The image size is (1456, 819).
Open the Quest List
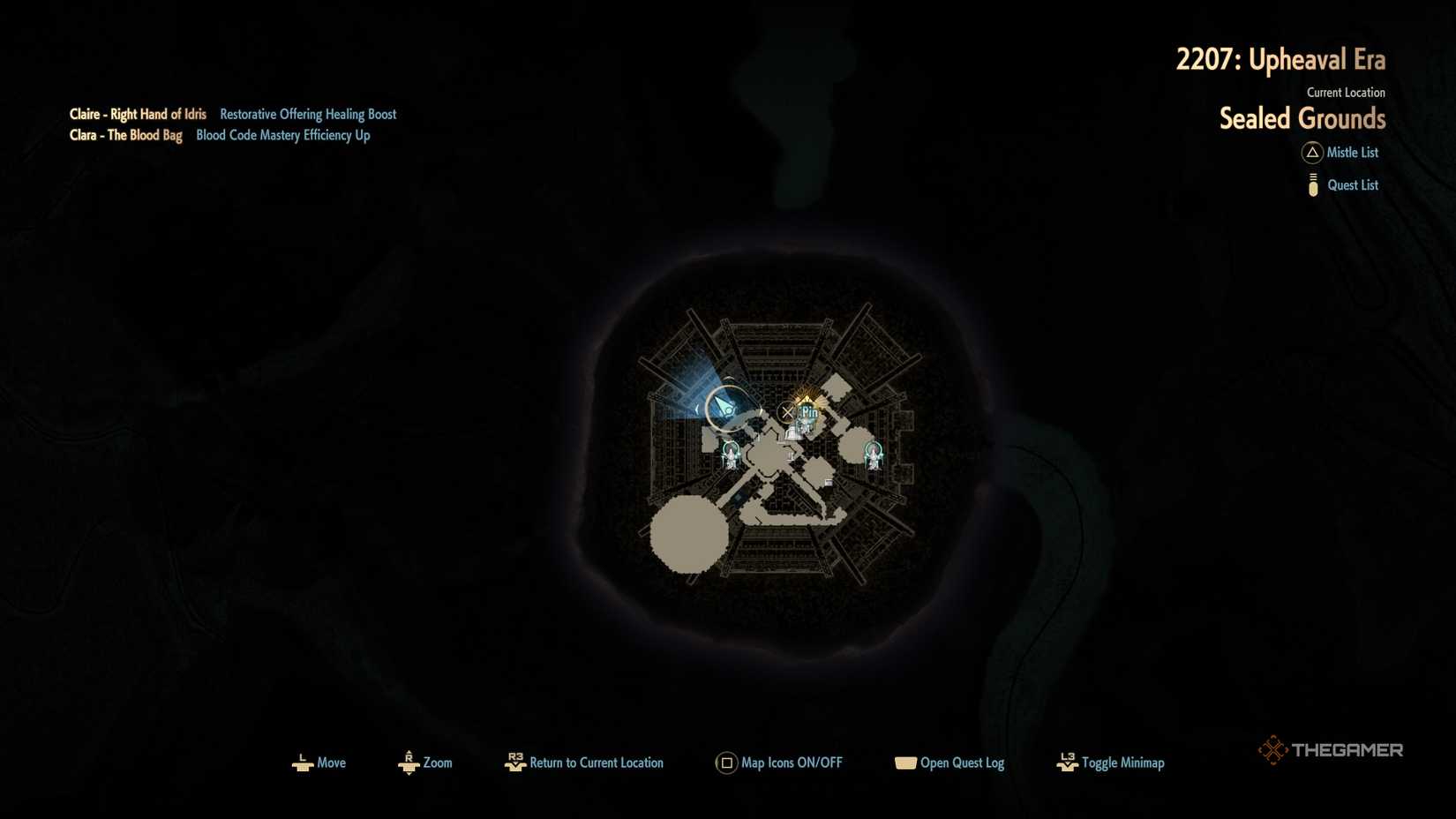coord(1353,184)
